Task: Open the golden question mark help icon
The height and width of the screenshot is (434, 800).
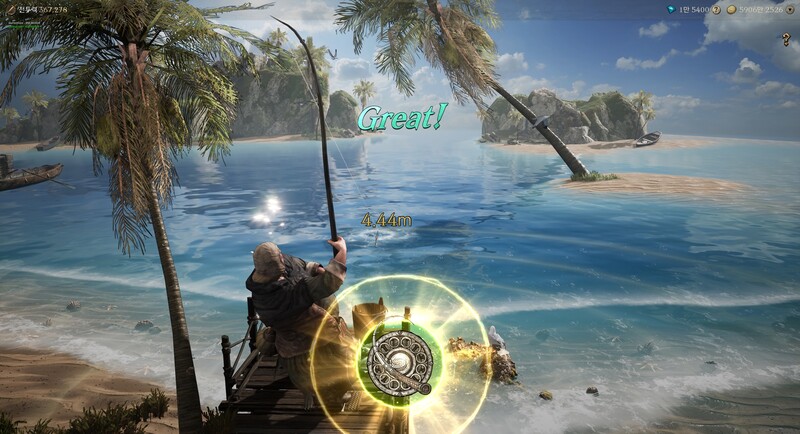Action: coord(786,39)
